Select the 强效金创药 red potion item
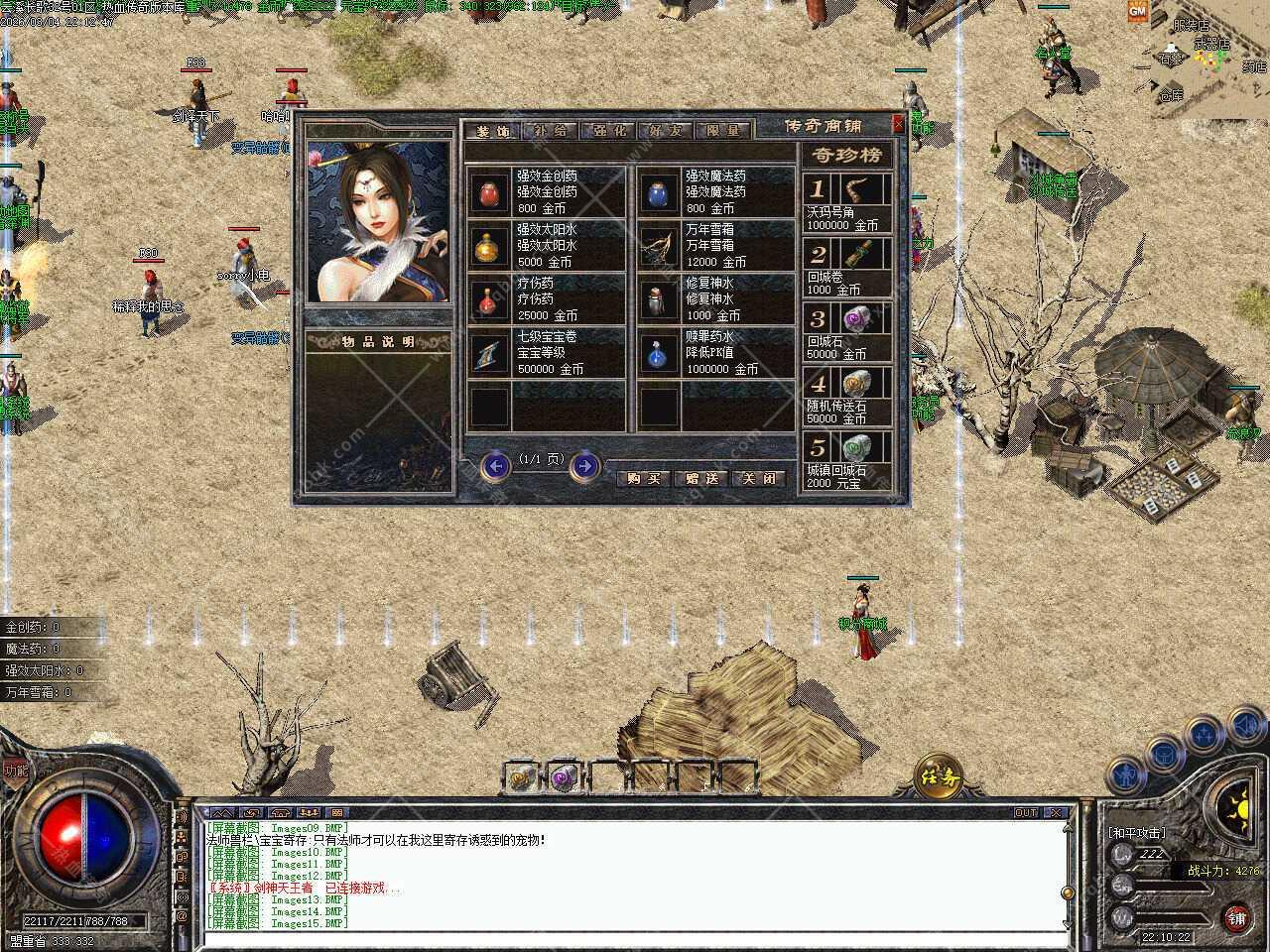This screenshot has height=952, width=1270. pyautogui.click(x=488, y=192)
